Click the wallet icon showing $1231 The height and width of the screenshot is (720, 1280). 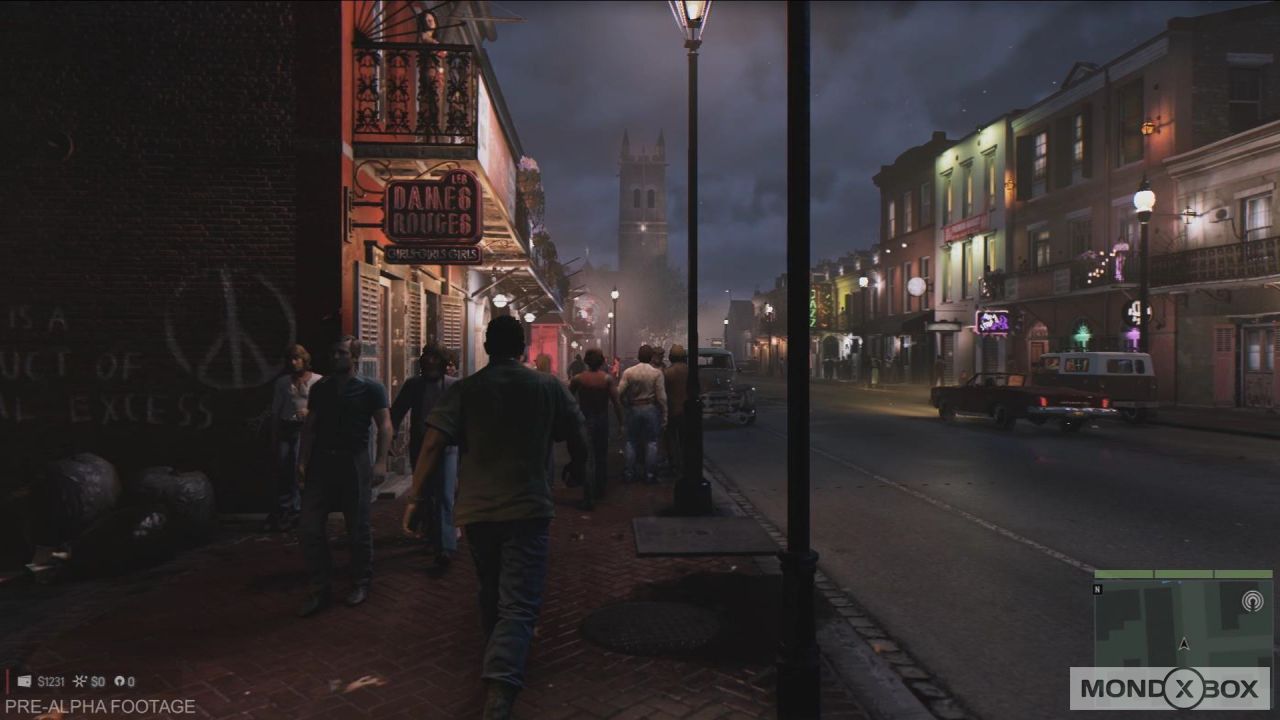(24, 681)
